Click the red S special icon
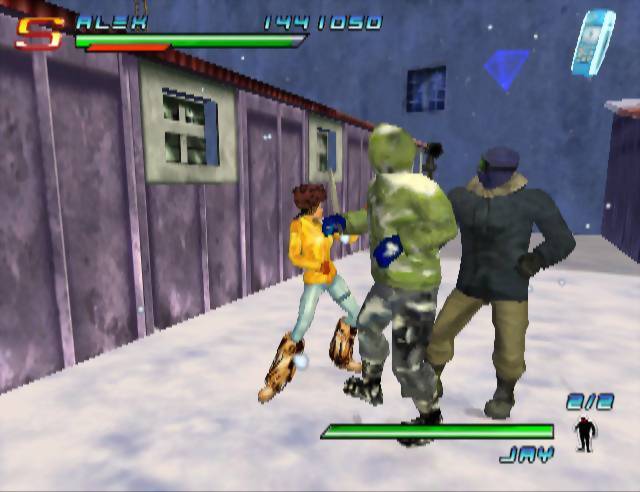The height and width of the screenshot is (492, 640). 39,34
